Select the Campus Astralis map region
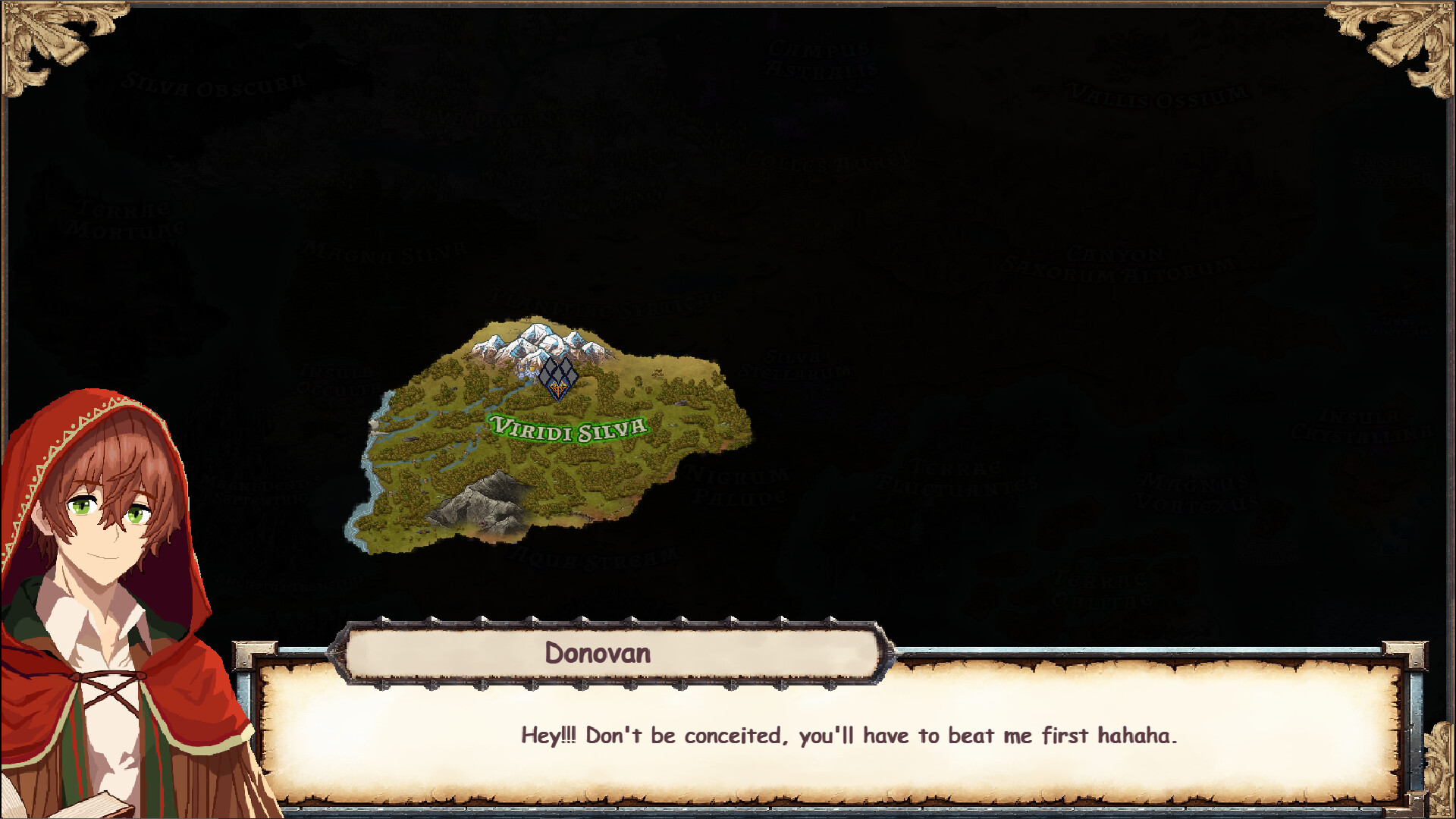 click(817, 61)
